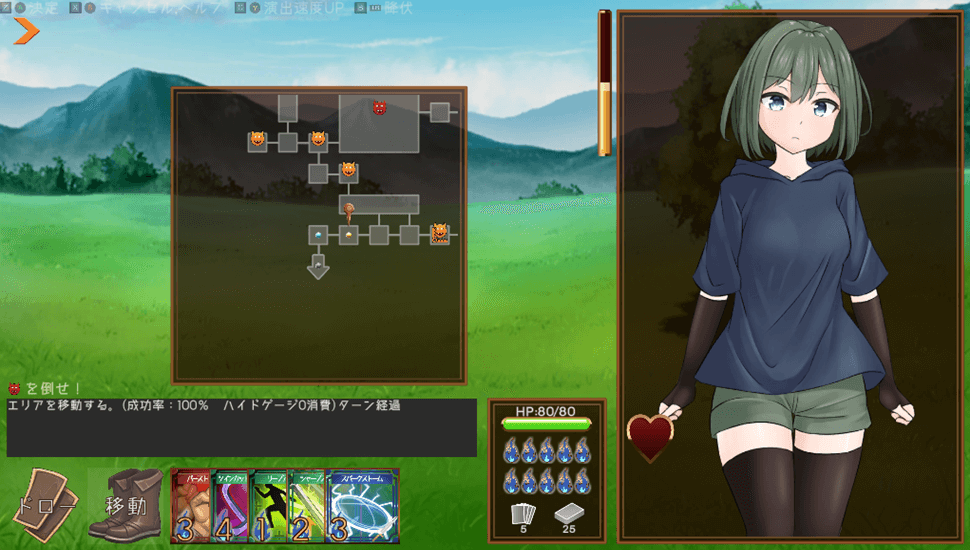Click the down-arrow exit node on the map
The image size is (970, 550).
[x=318, y=266]
